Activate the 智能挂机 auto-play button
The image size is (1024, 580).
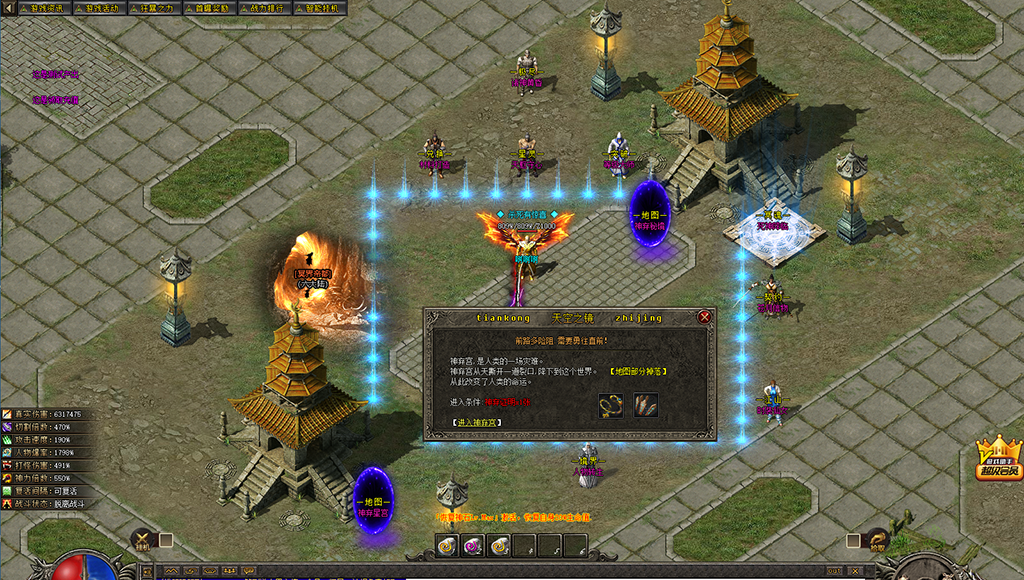tap(321, 8)
